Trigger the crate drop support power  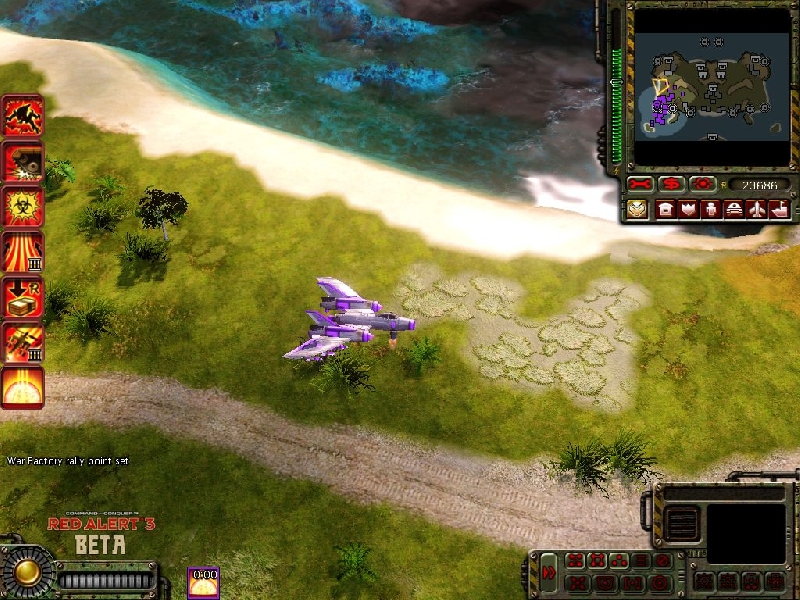pos(22,296)
